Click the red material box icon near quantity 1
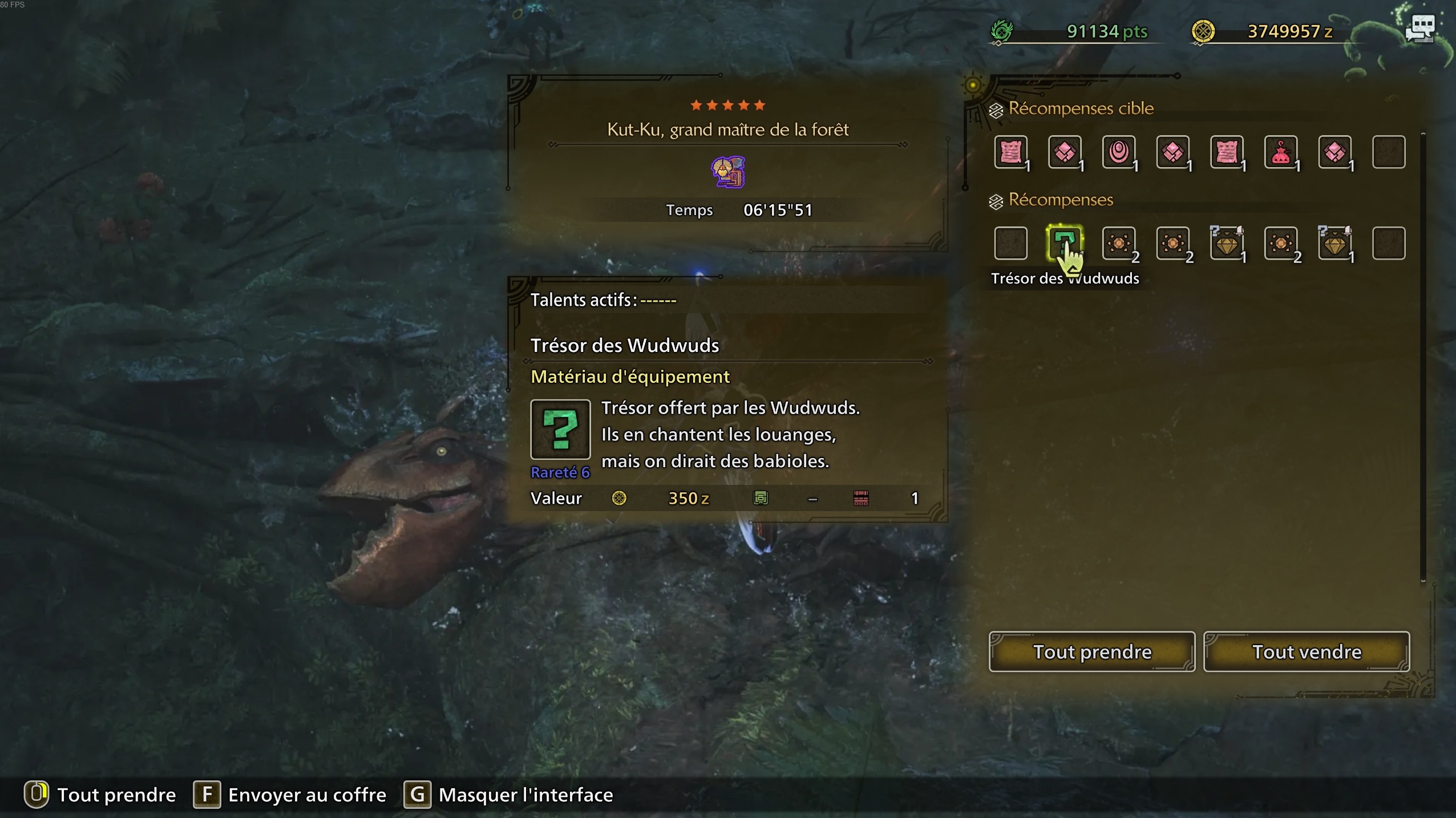 (x=861, y=498)
